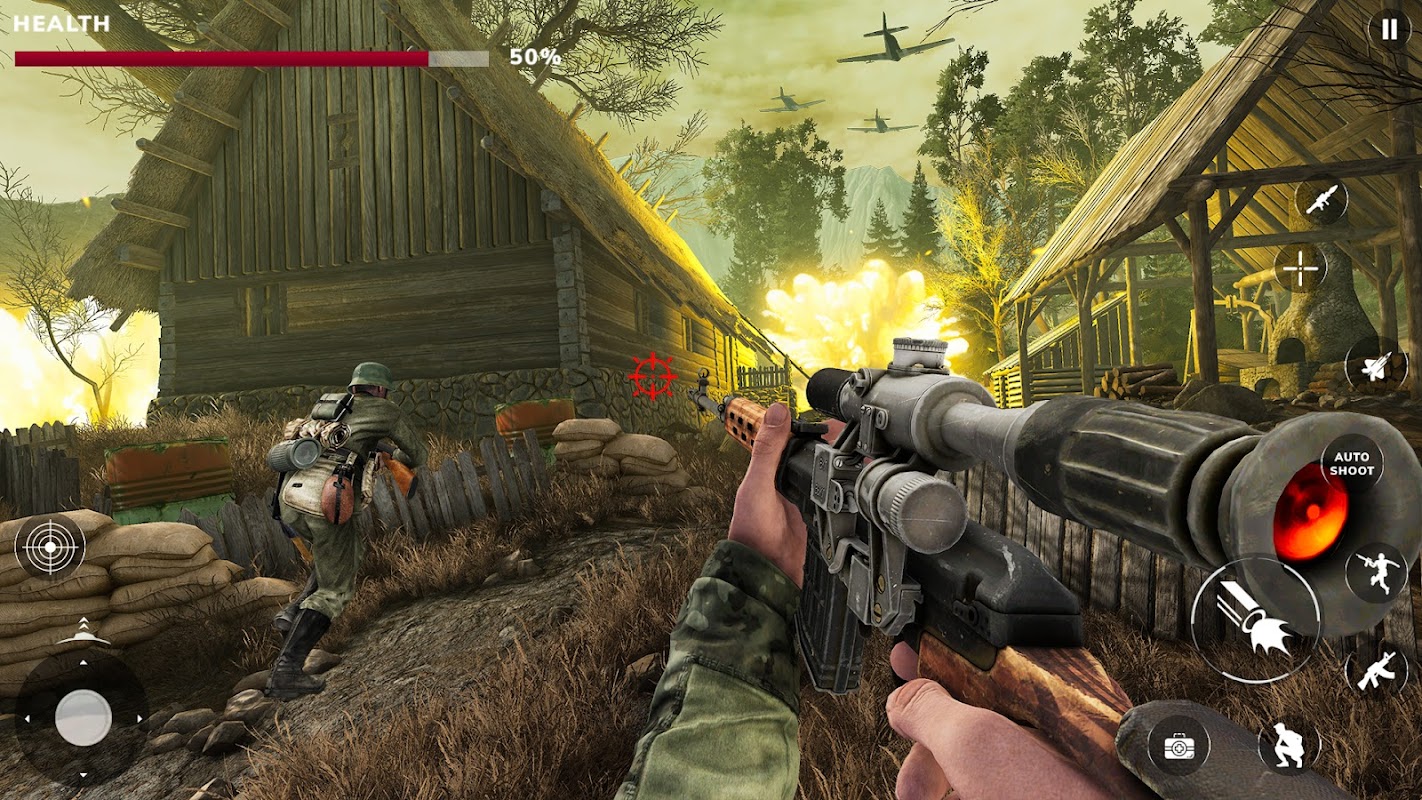
Task: Tap the rocket launcher weapon icon
Action: (x=1322, y=199)
